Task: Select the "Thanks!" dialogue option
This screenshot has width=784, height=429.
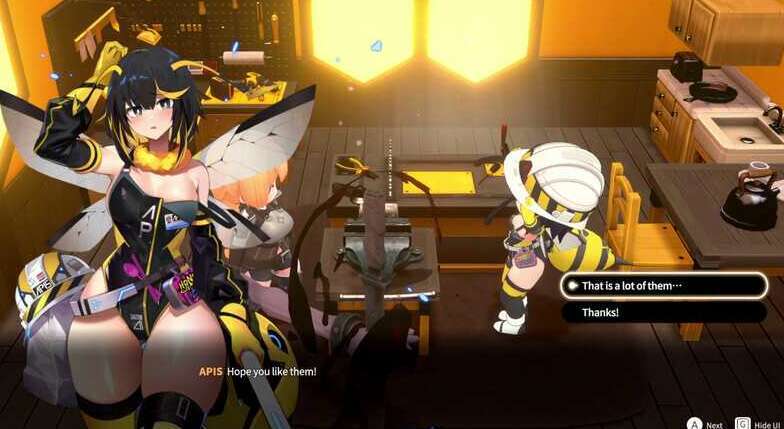Action: coord(663,313)
